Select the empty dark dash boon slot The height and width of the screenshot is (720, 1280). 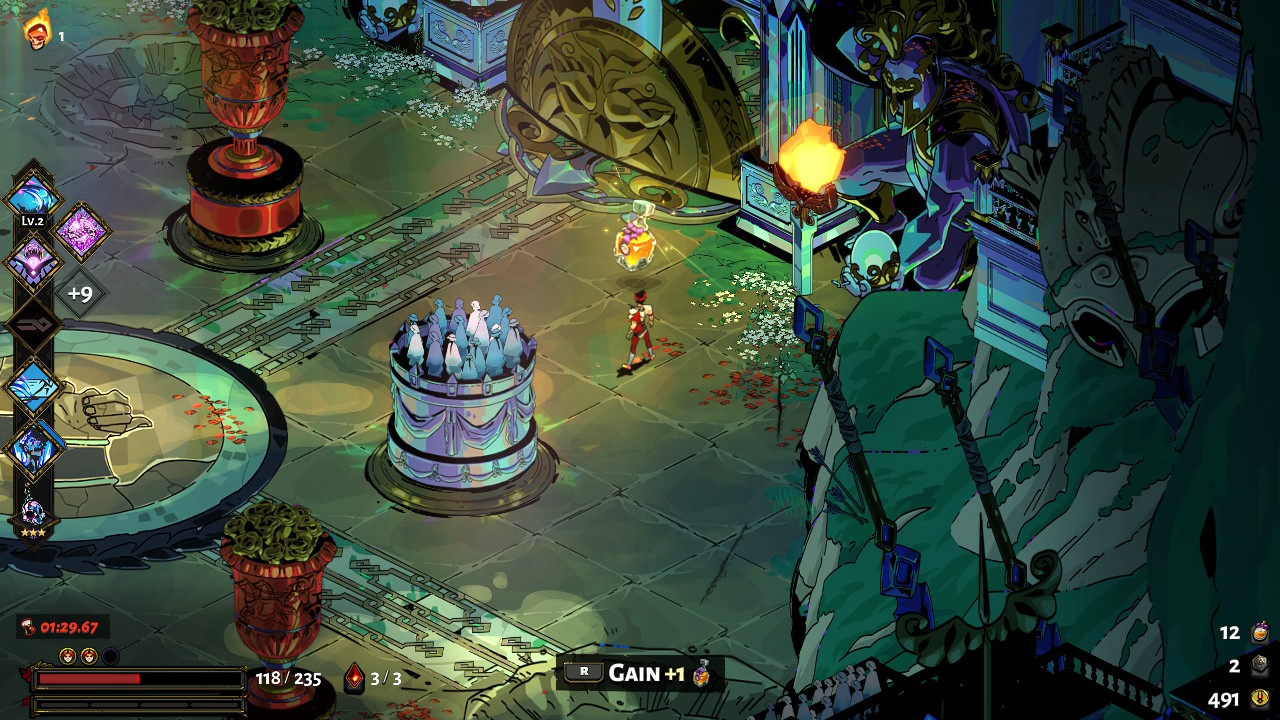(x=33, y=325)
